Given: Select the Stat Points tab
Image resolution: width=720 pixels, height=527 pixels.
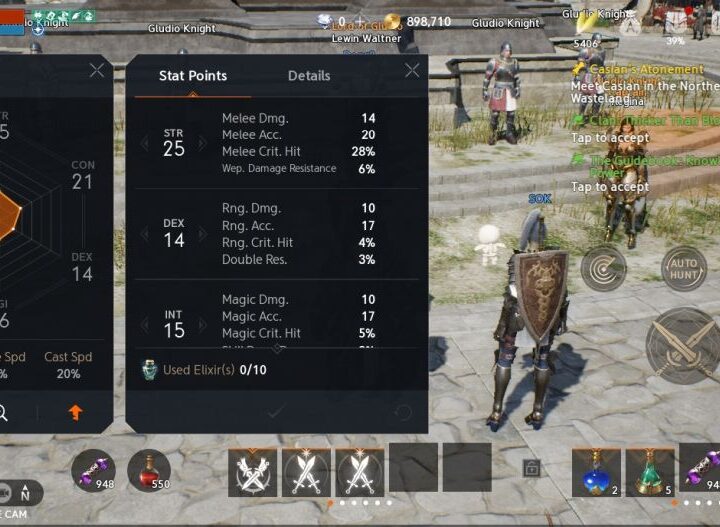Looking at the screenshot, I should 193,76.
